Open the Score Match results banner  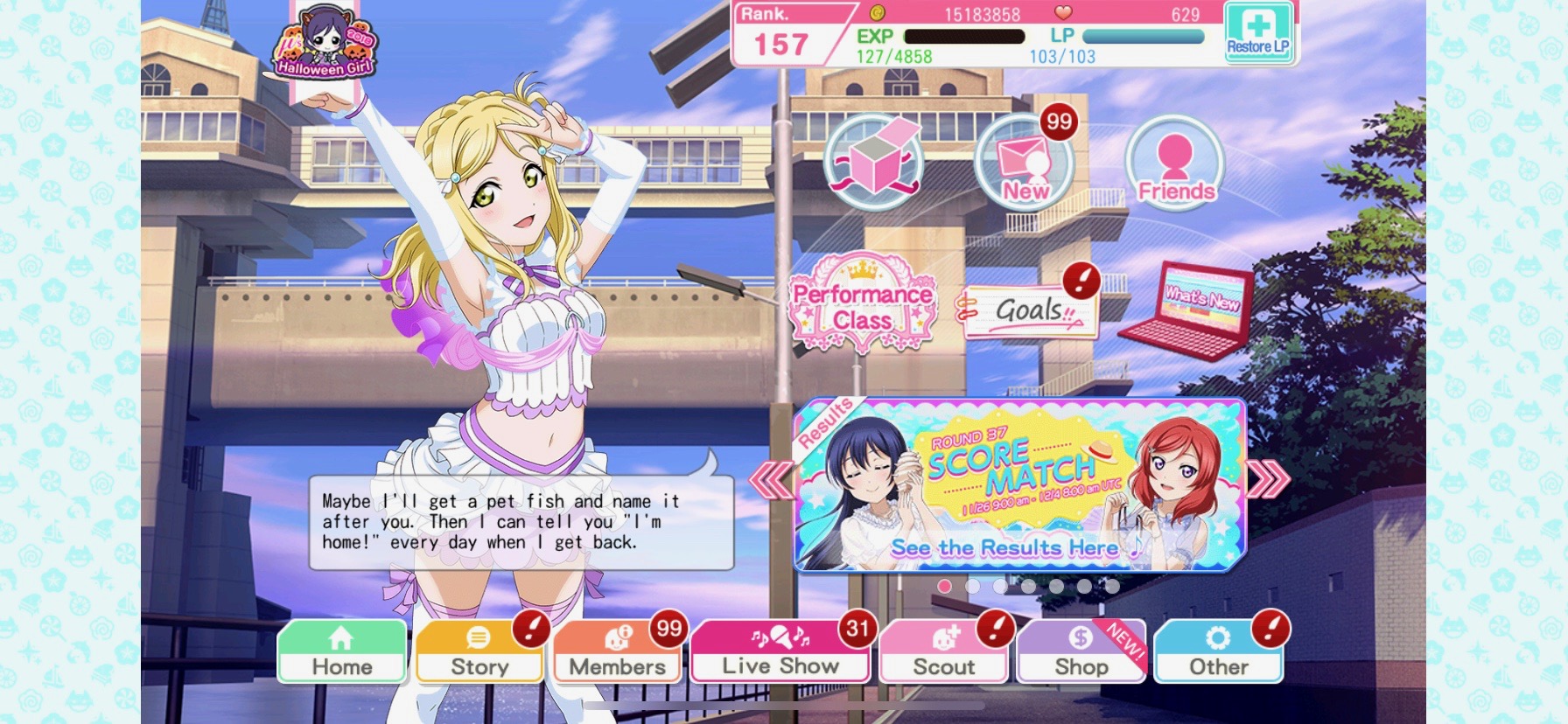click(x=1019, y=485)
